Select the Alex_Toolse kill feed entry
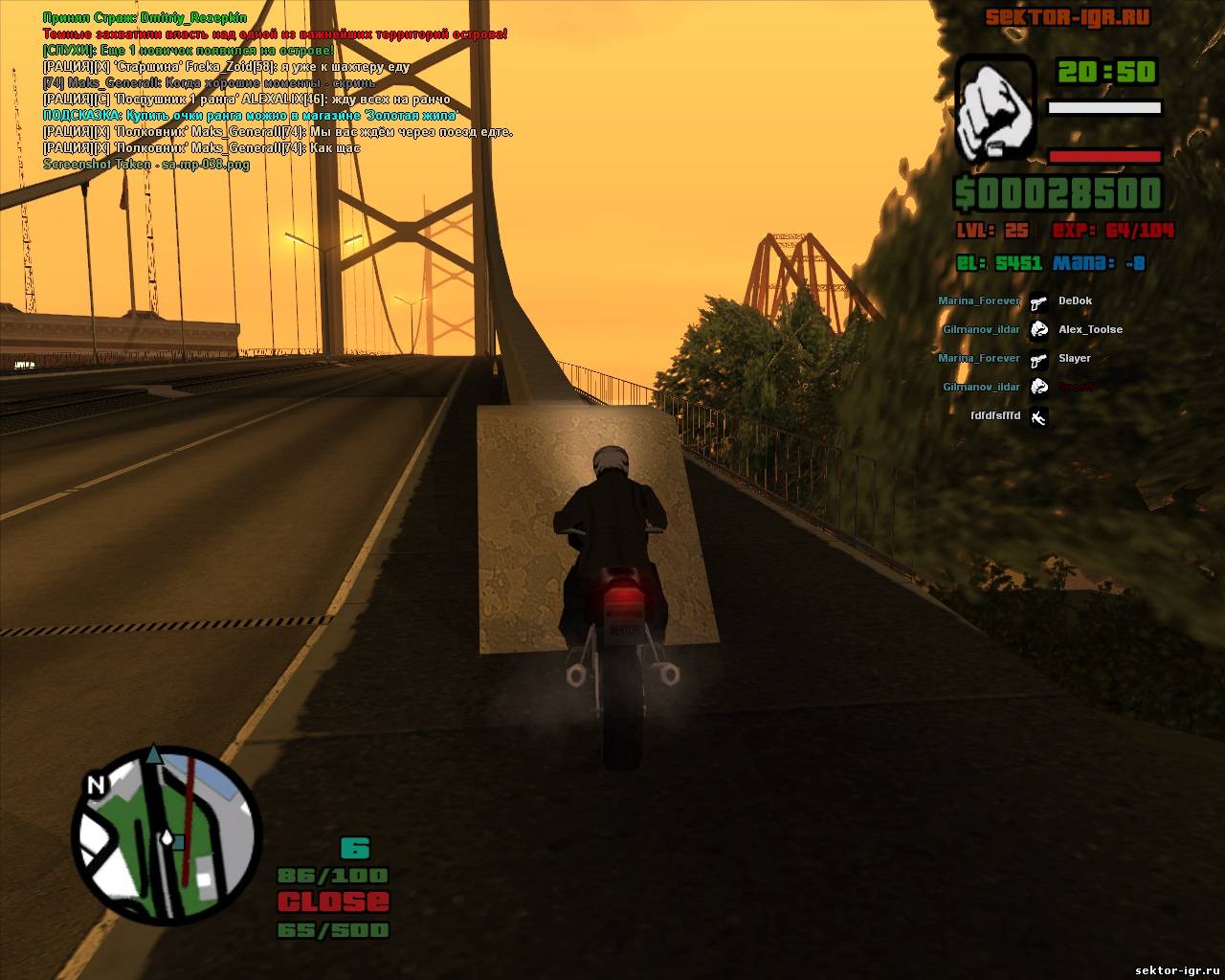The width and height of the screenshot is (1225, 980). (x=1090, y=329)
